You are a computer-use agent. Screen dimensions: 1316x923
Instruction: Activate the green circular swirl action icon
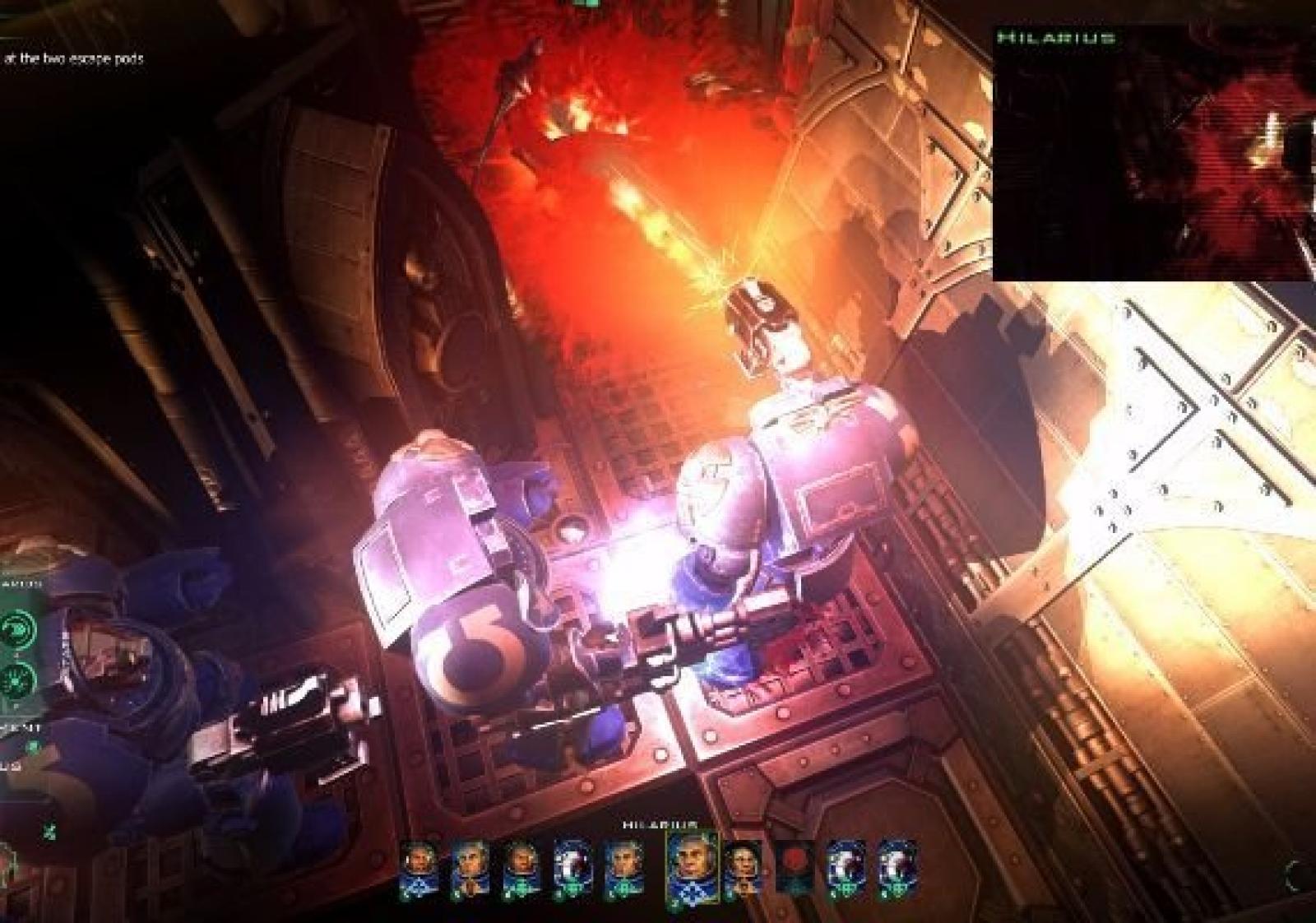pyautogui.click(x=17, y=630)
